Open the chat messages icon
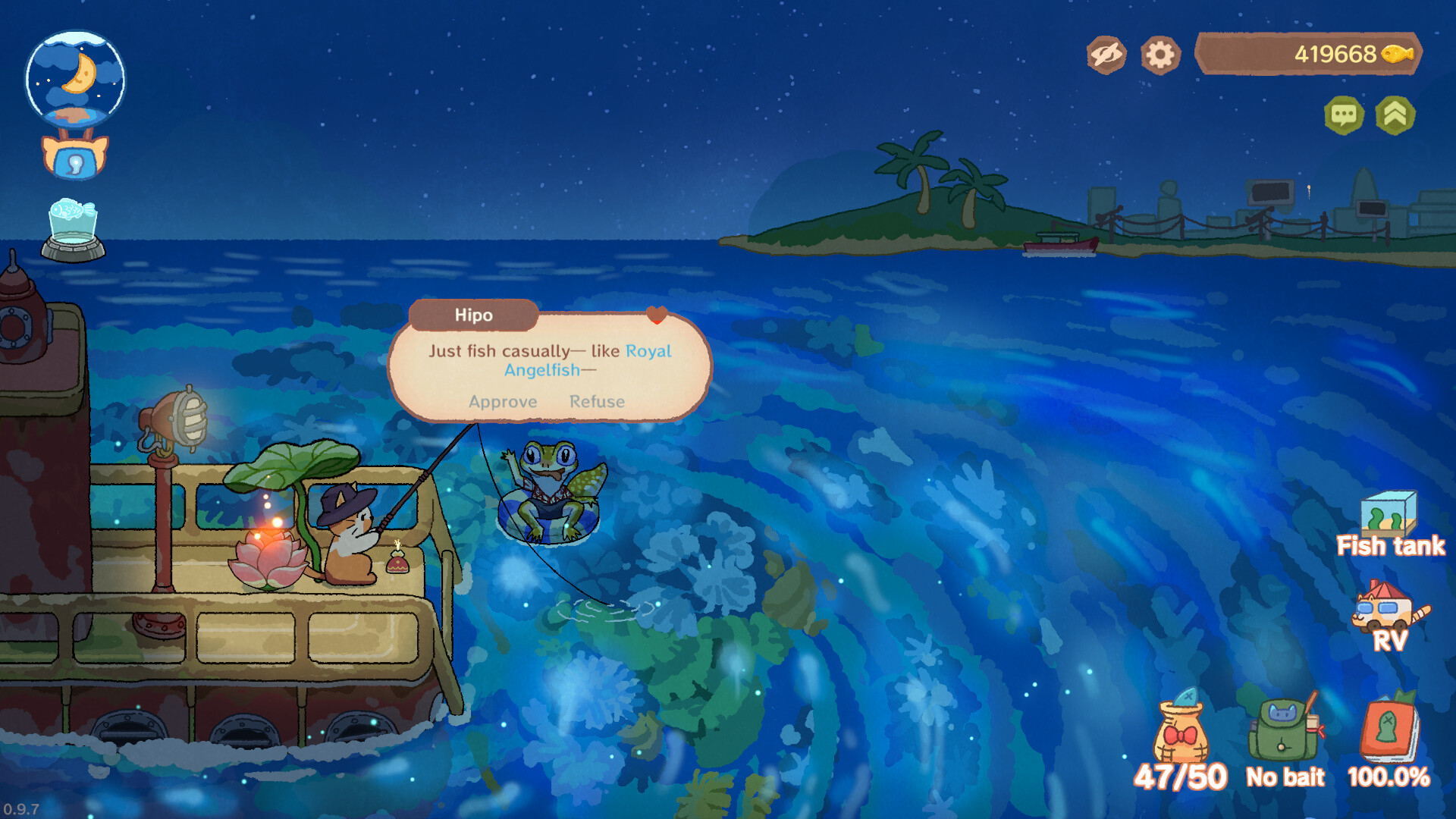Screen dimensions: 1456x819 [1345, 115]
